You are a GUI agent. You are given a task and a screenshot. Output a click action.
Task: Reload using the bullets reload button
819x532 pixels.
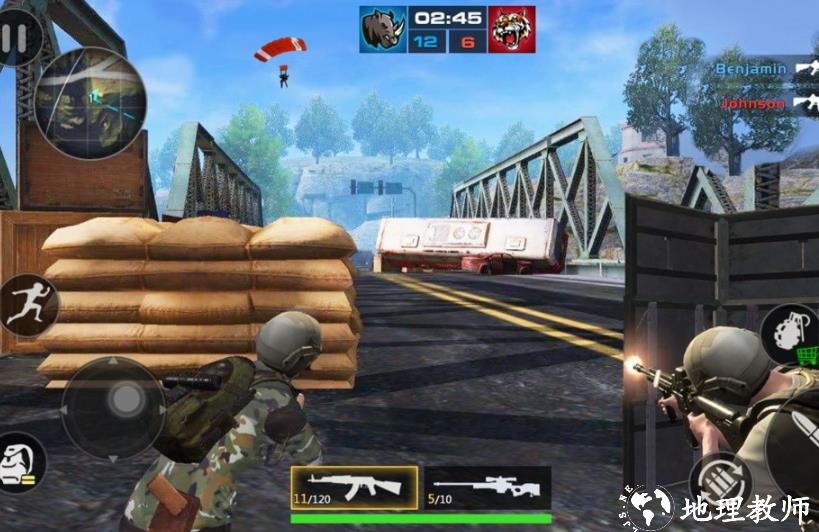pos(718,480)
